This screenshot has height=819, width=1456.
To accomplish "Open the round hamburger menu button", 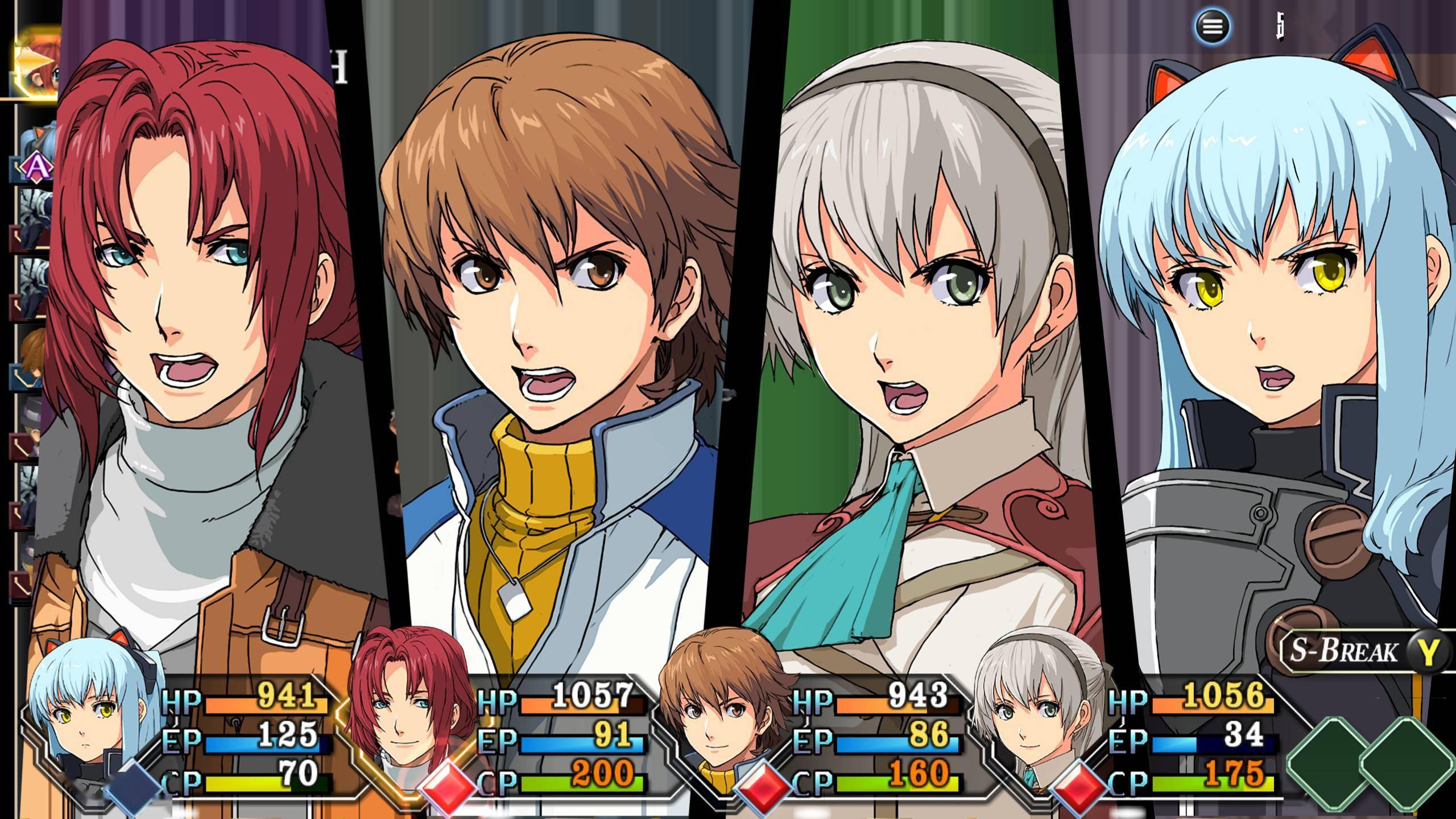I will [1211, 27].
